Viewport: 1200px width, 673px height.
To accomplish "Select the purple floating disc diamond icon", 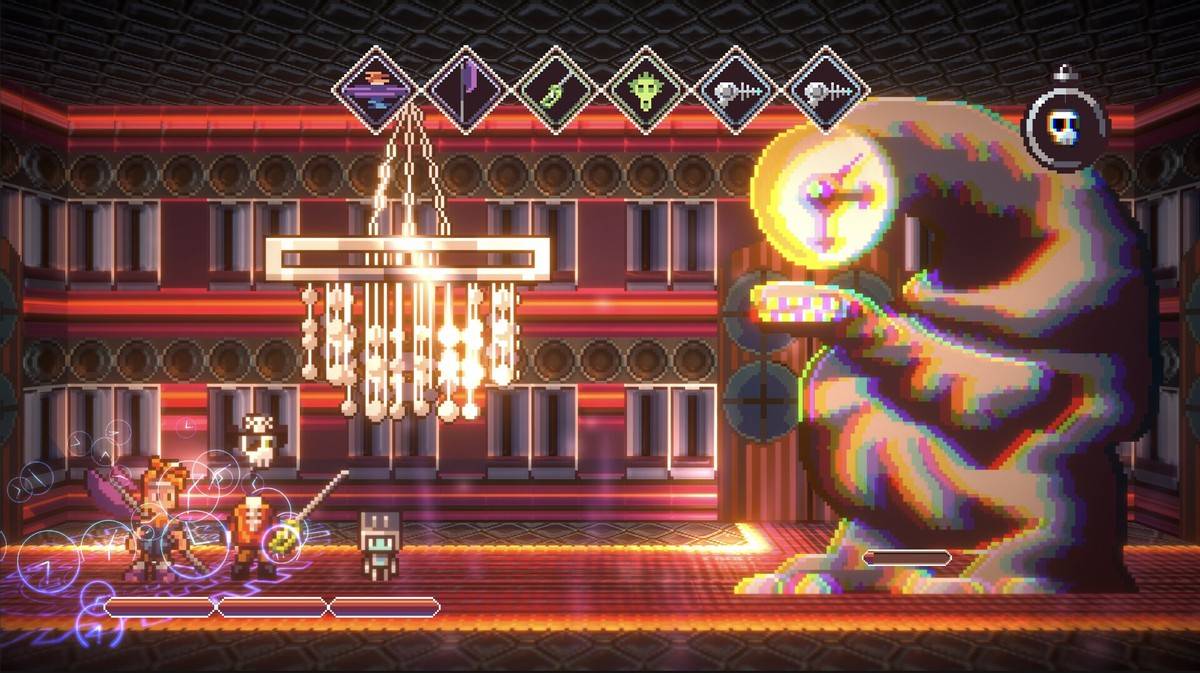I will click(377, 91).
